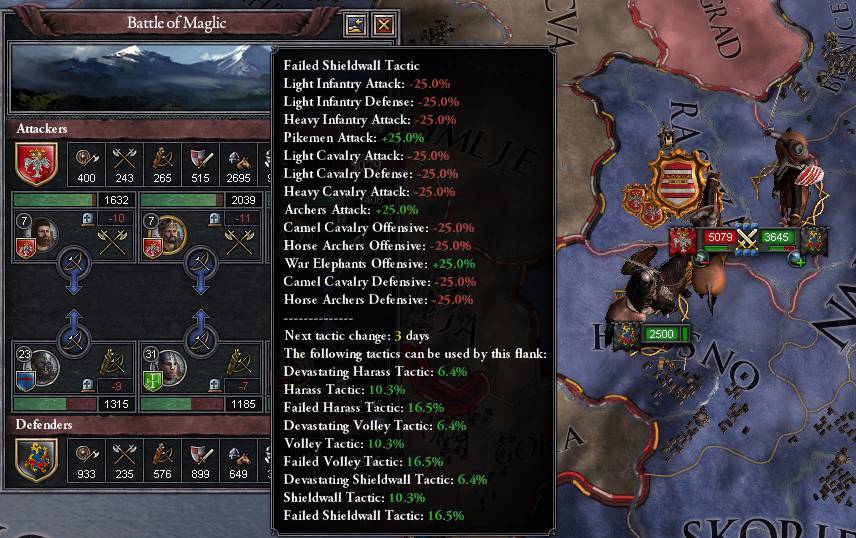Select the 2500 army banner on the map
The height and width of the screenshot is (538, 856).
[661, 334]
